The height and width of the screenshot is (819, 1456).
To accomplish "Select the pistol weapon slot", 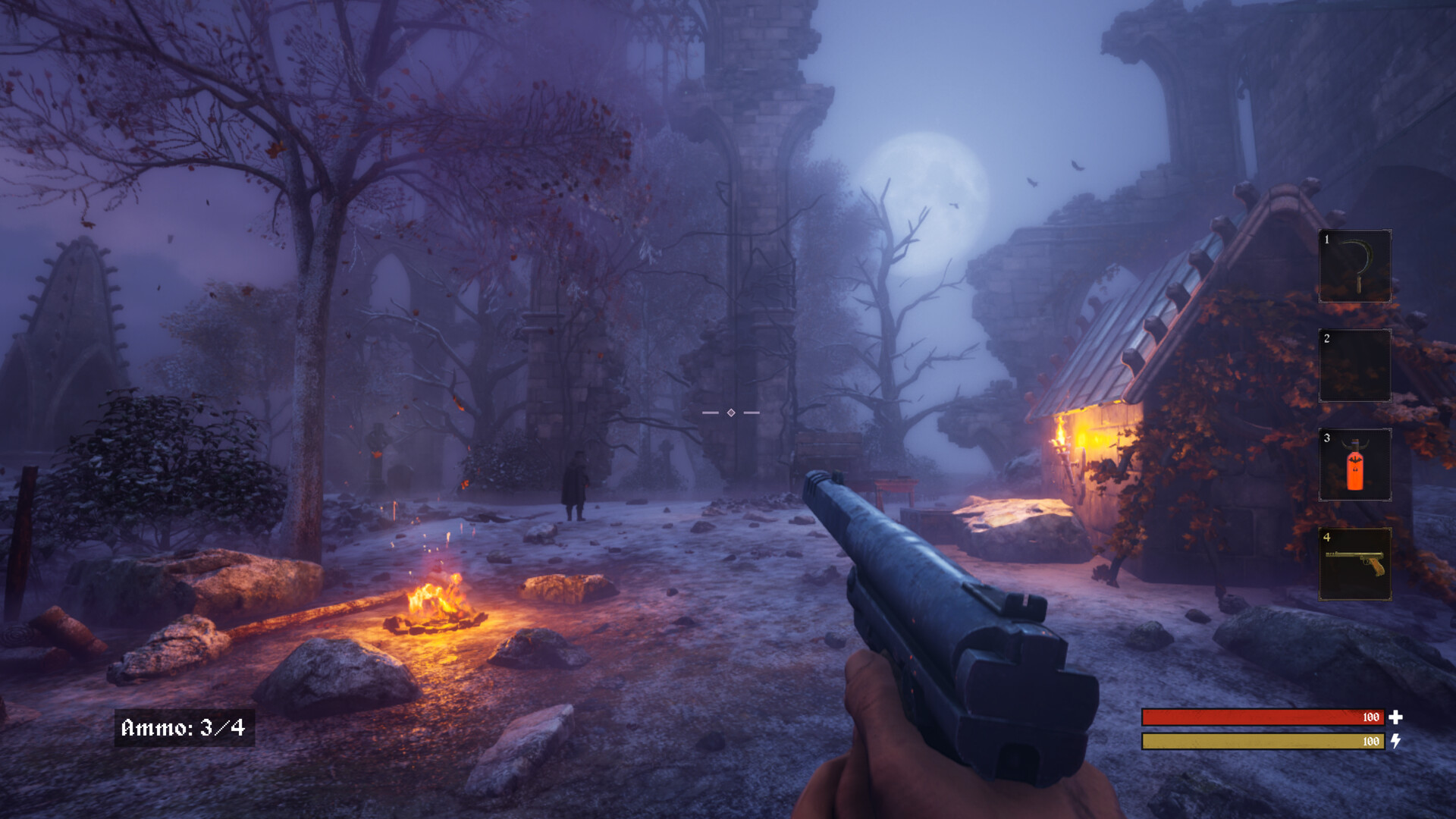I will tap(1354, 564).
